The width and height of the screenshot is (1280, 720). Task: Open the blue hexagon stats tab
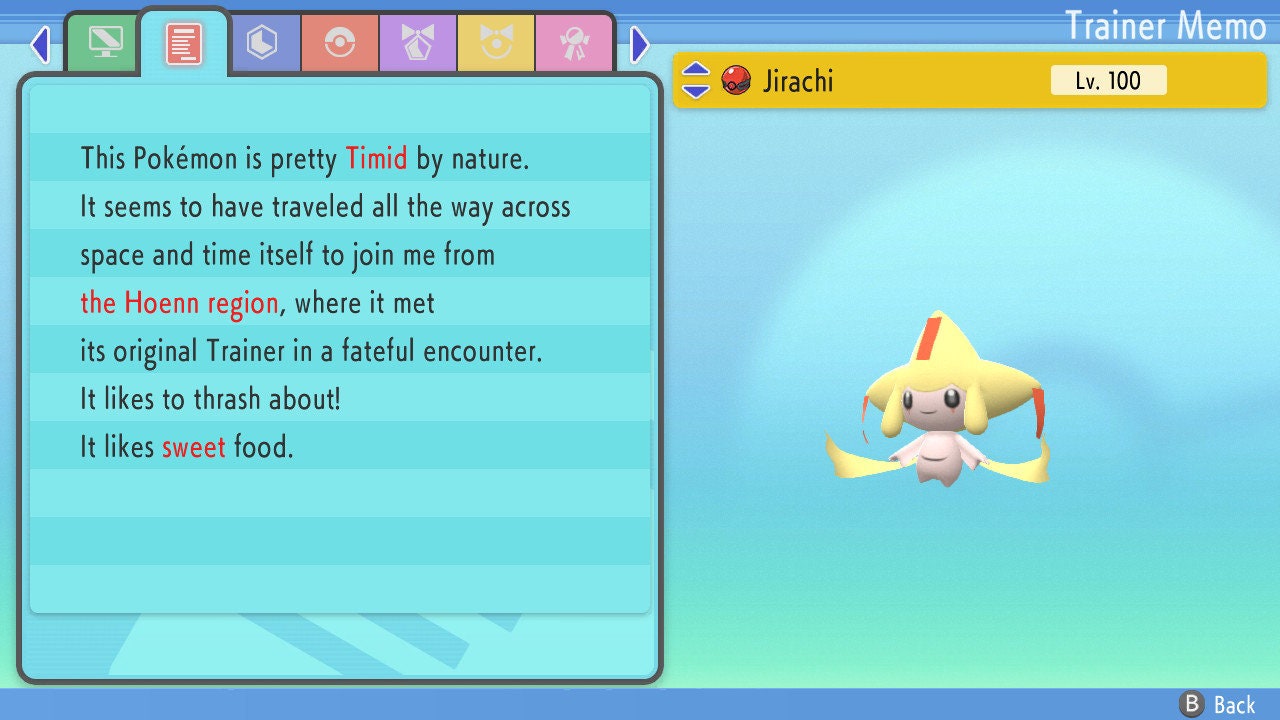(x=262, y=43)
